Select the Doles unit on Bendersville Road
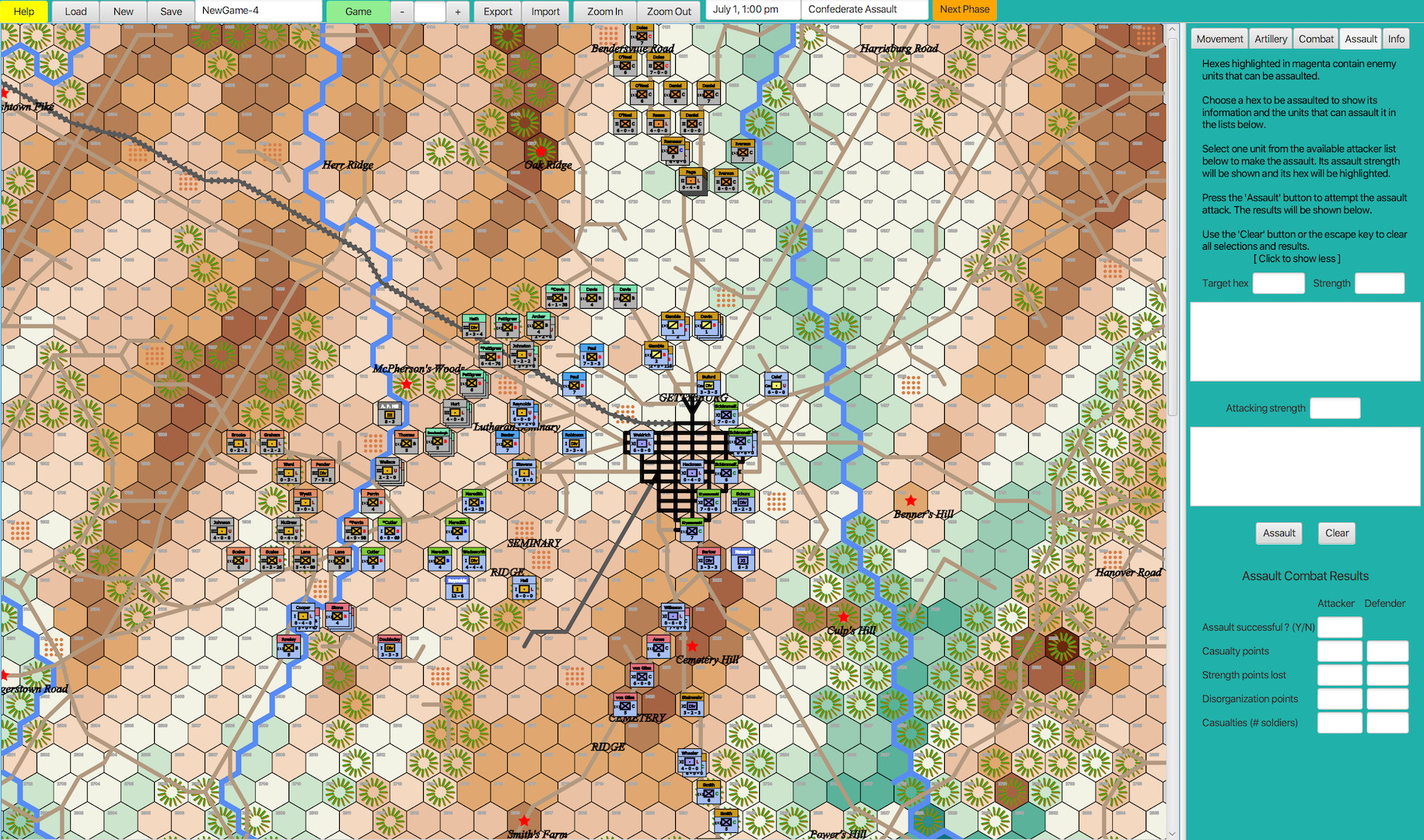Image resolution: width=1424 pixels, height=840 pixels. 659,65
